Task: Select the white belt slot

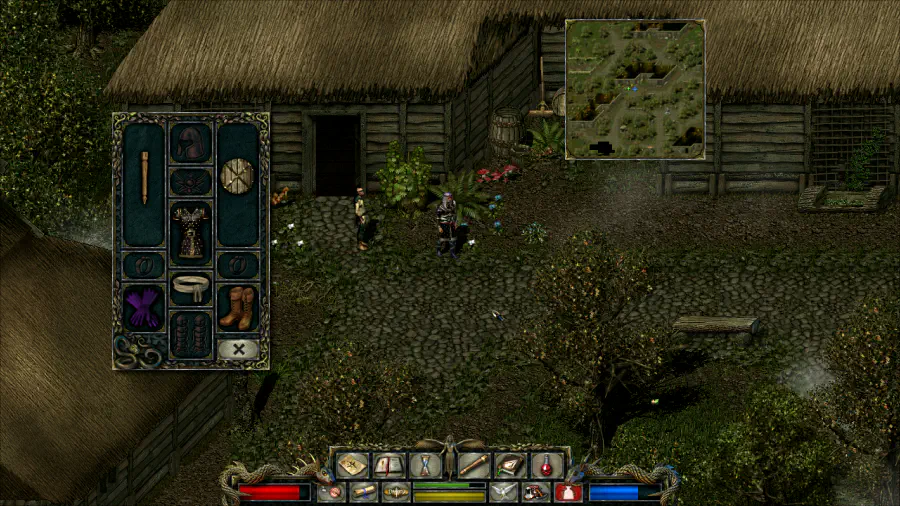Action: coord(190,288)
